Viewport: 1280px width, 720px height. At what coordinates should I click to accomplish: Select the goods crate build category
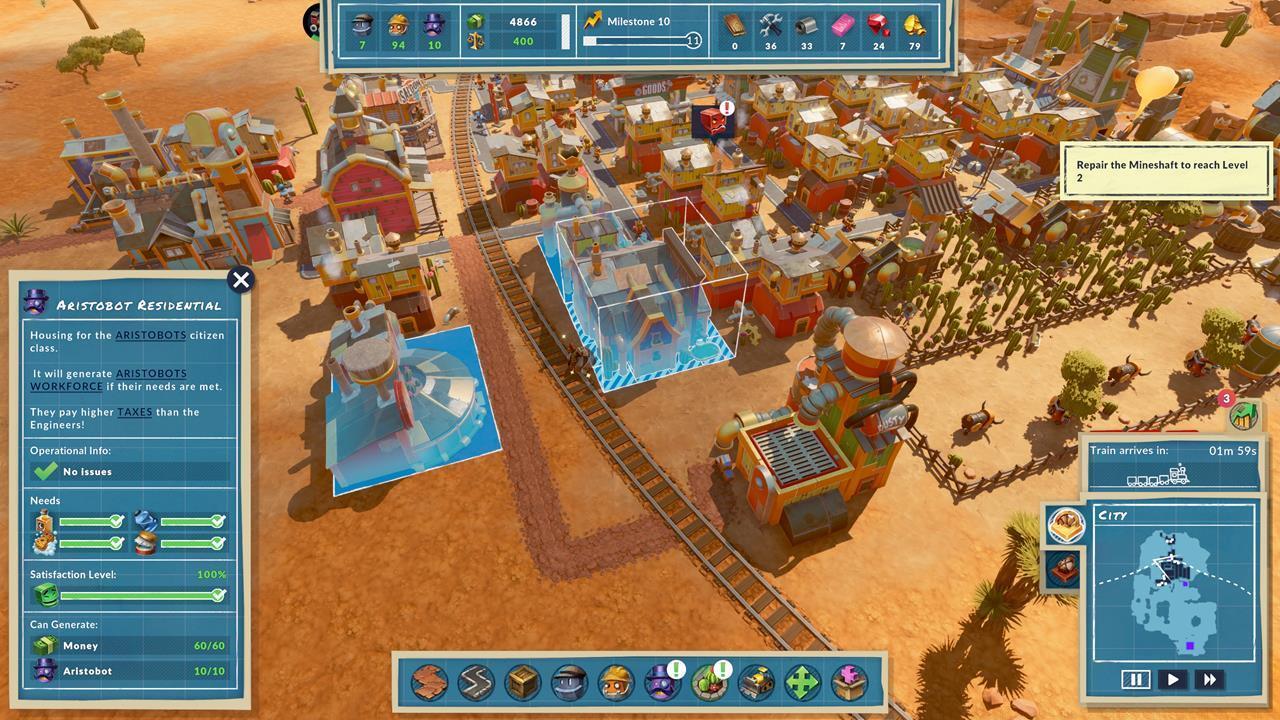point(521,683)
